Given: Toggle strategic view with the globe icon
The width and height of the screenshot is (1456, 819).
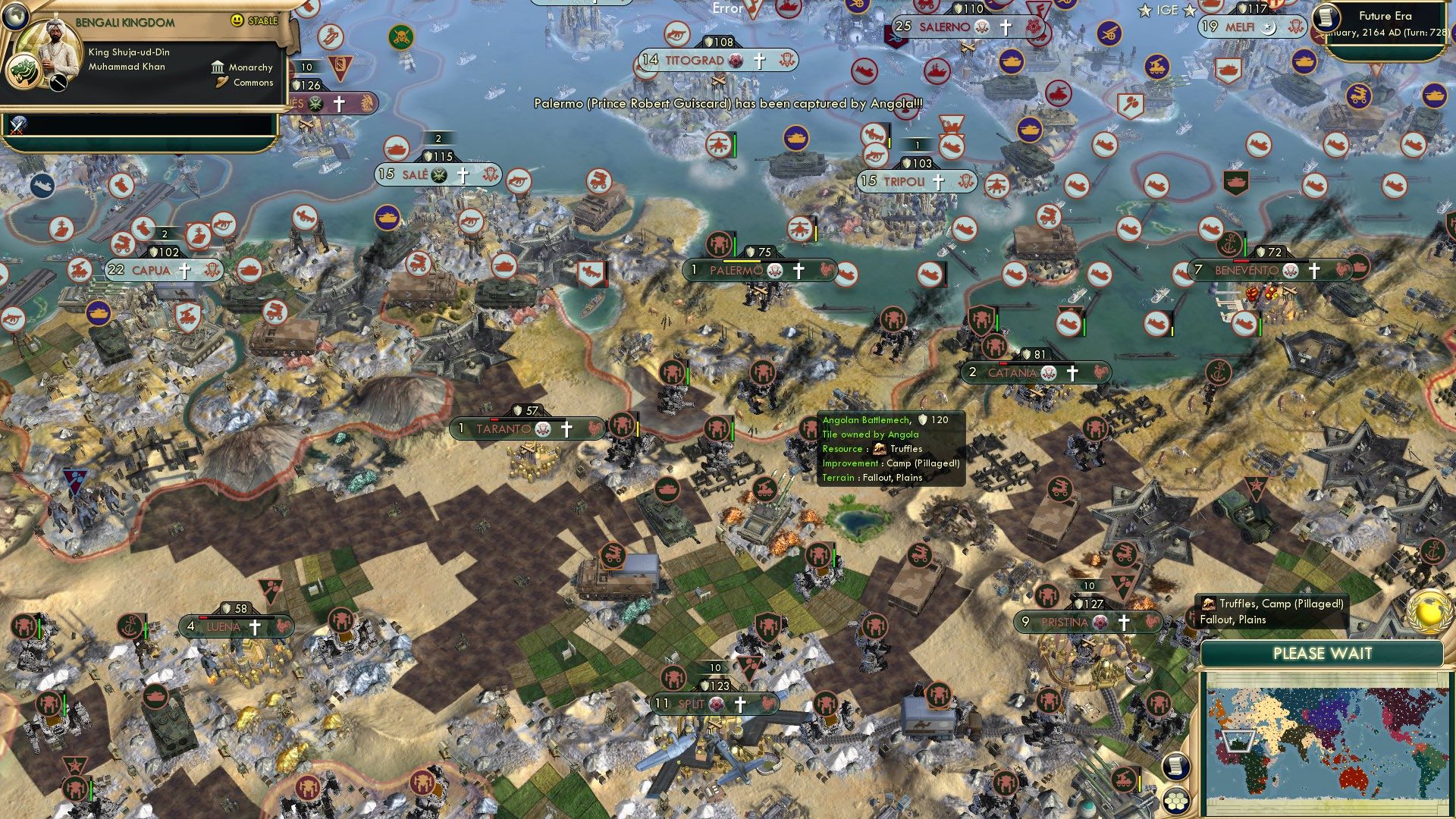Looking at the screenshot, I should tap(16, 16).
